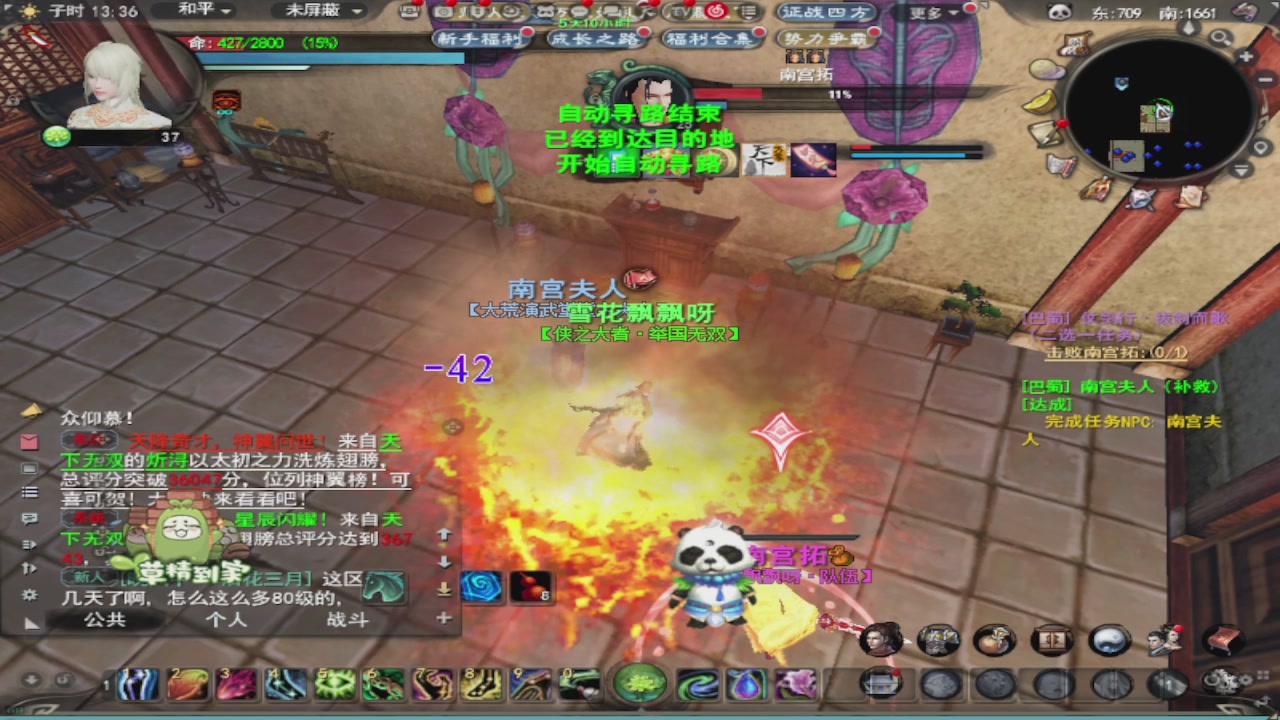The width and height of the screenshot is (1280, 720).
Task: Switch to the 个人 chat tab
Action: click(x=227, y=619)
